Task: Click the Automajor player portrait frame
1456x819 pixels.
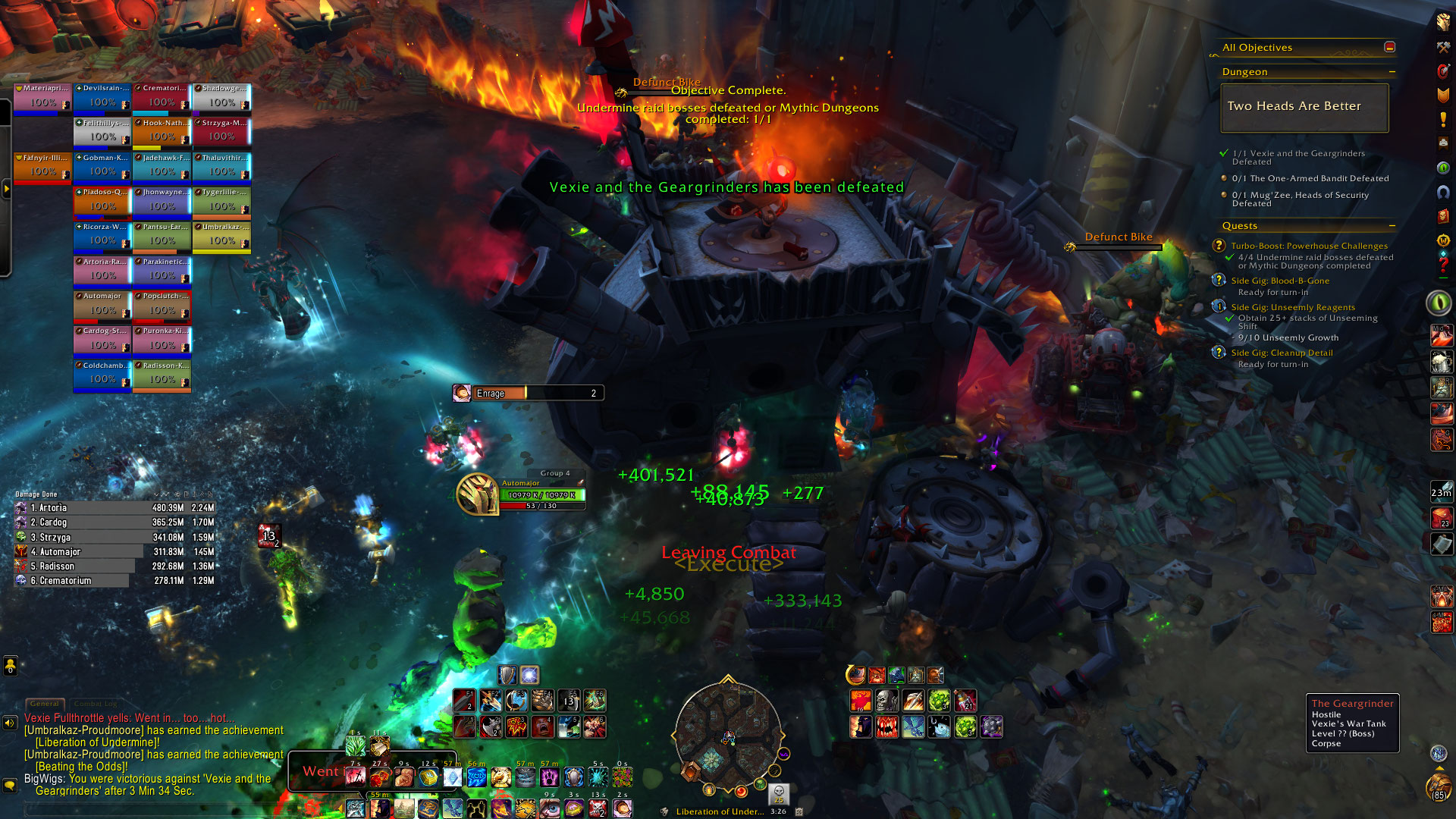Action: (x=478, y=494)
